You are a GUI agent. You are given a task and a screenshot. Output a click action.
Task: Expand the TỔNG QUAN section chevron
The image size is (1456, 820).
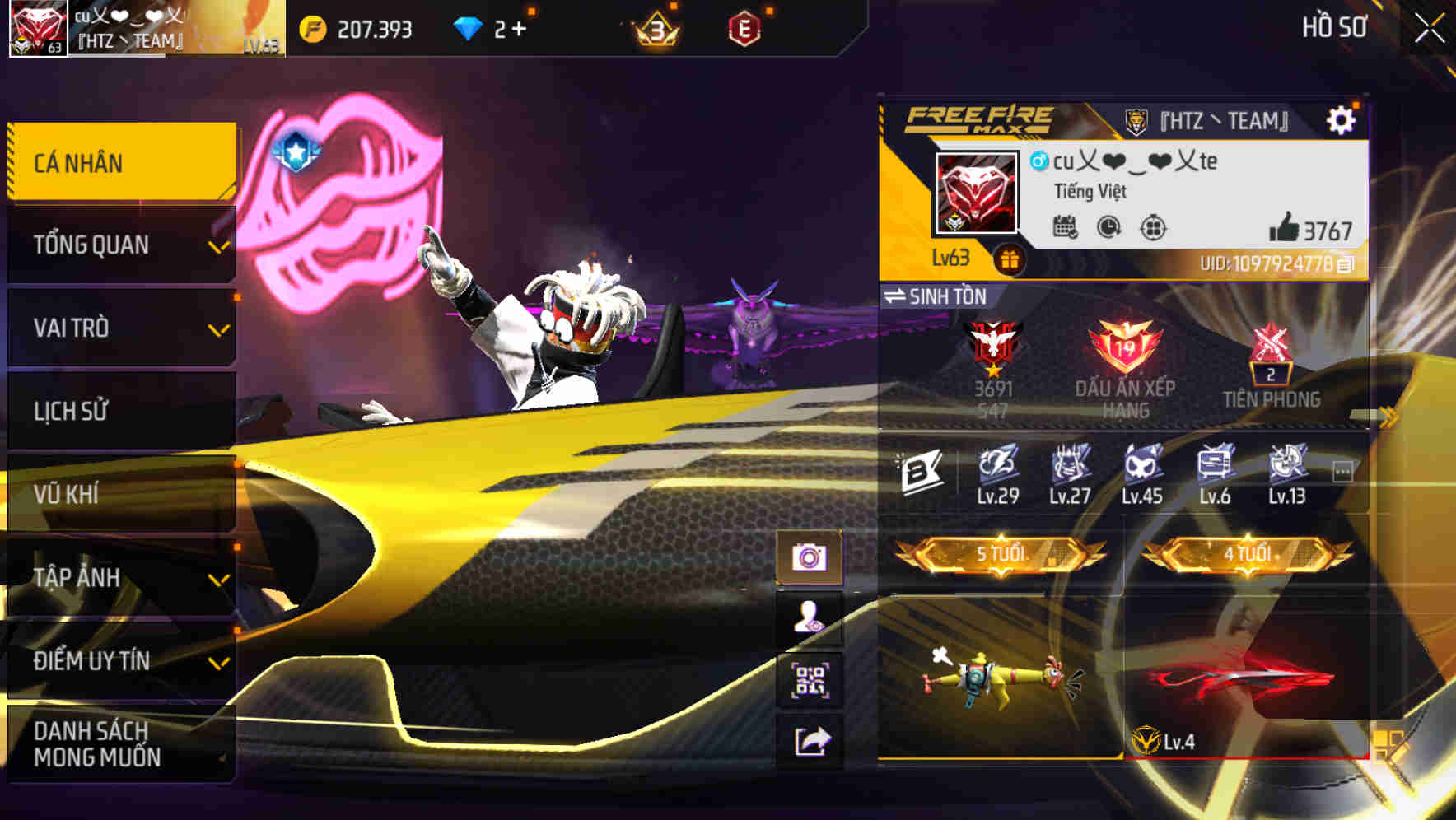[217, 245]
